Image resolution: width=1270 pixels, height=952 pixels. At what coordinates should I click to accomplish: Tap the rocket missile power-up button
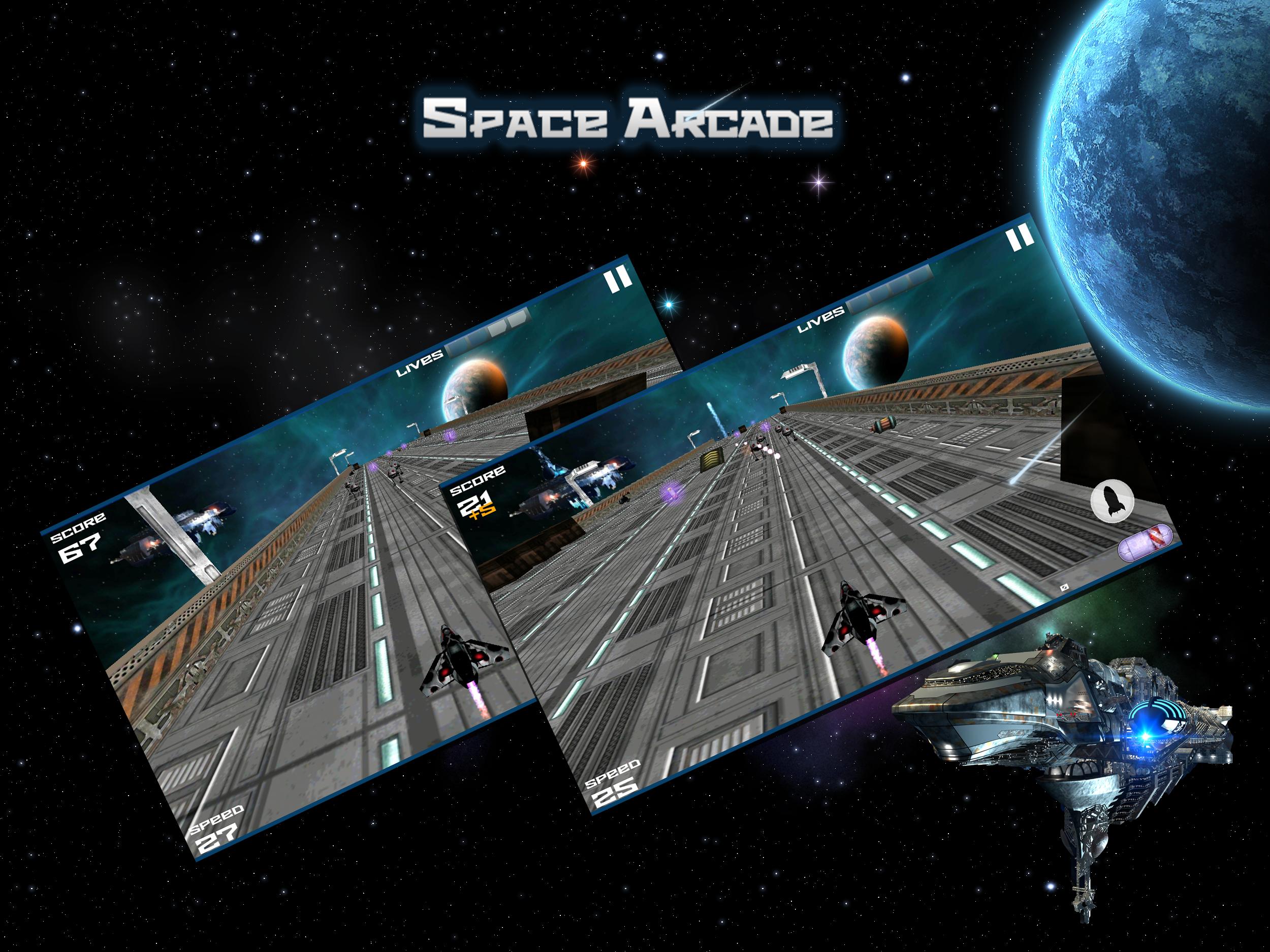(x=1112, y=501)
